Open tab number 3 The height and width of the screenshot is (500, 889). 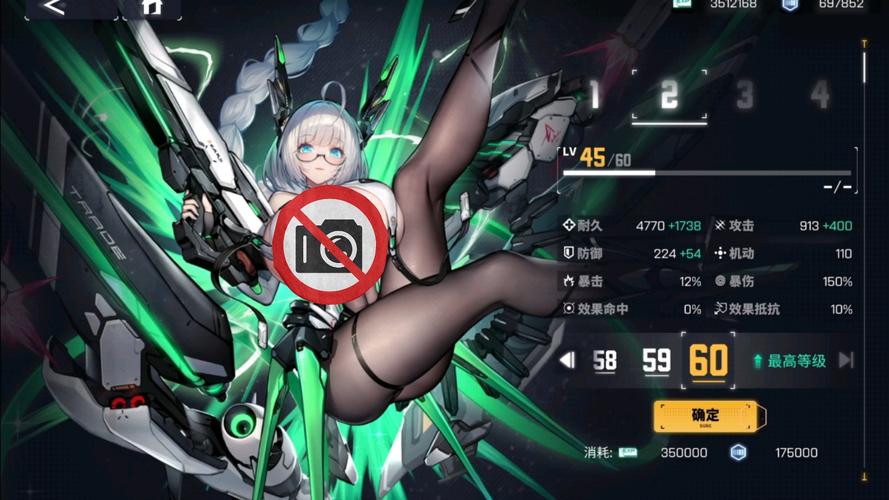pyautogui.click(x=745, y=96)
